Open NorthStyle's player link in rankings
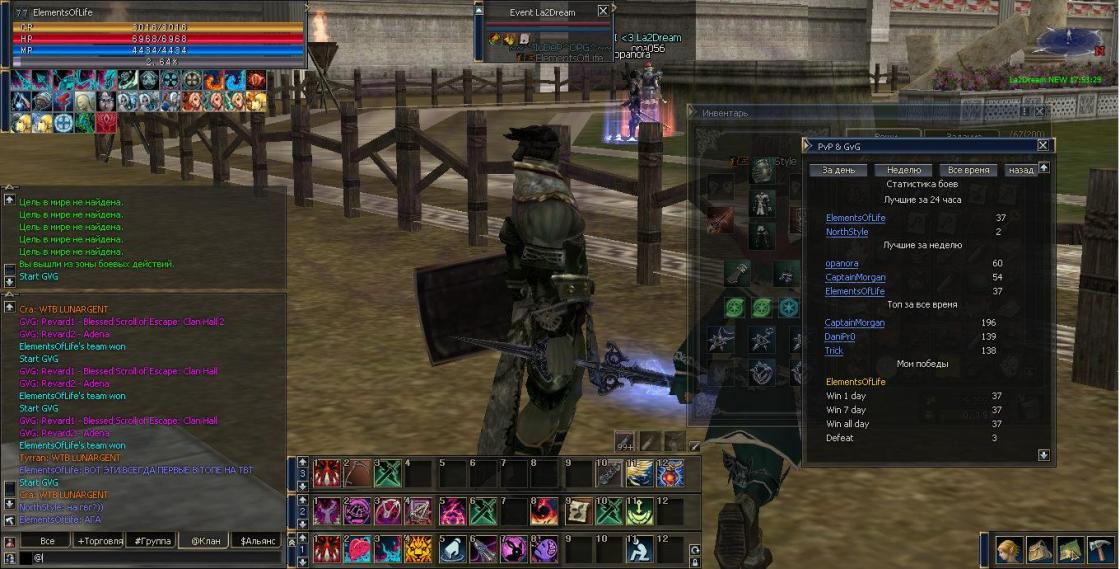1120x569 pixels. pos(846,232)
